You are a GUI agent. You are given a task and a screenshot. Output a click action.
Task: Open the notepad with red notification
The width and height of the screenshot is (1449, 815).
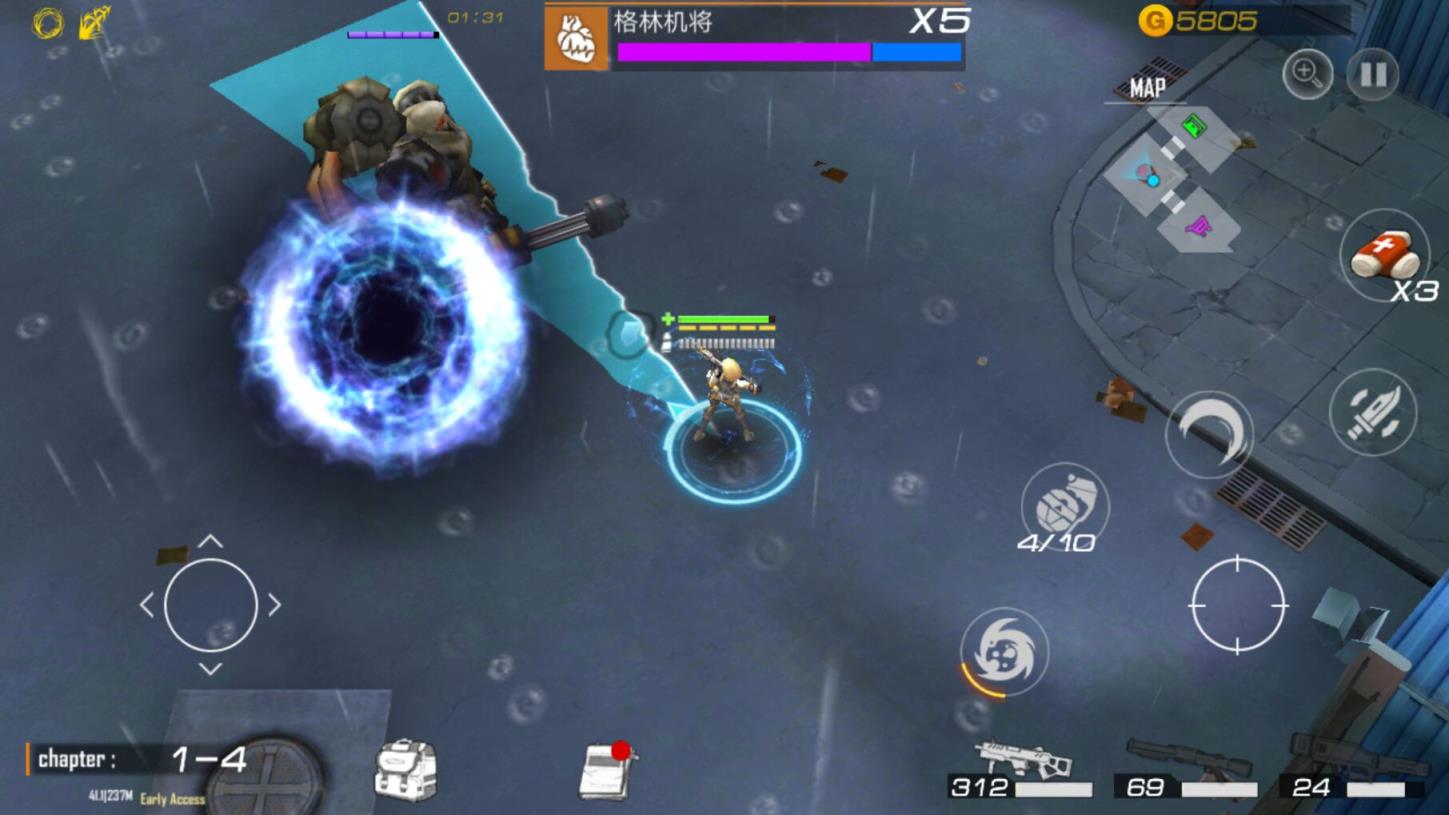(x=607, y=771)
